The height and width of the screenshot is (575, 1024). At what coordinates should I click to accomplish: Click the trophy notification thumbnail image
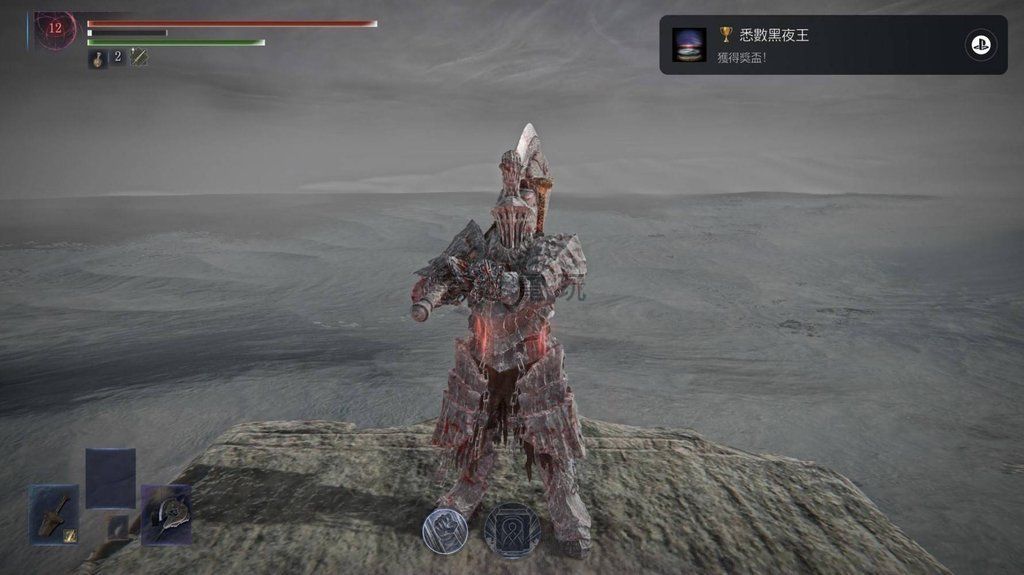[689, 44]
